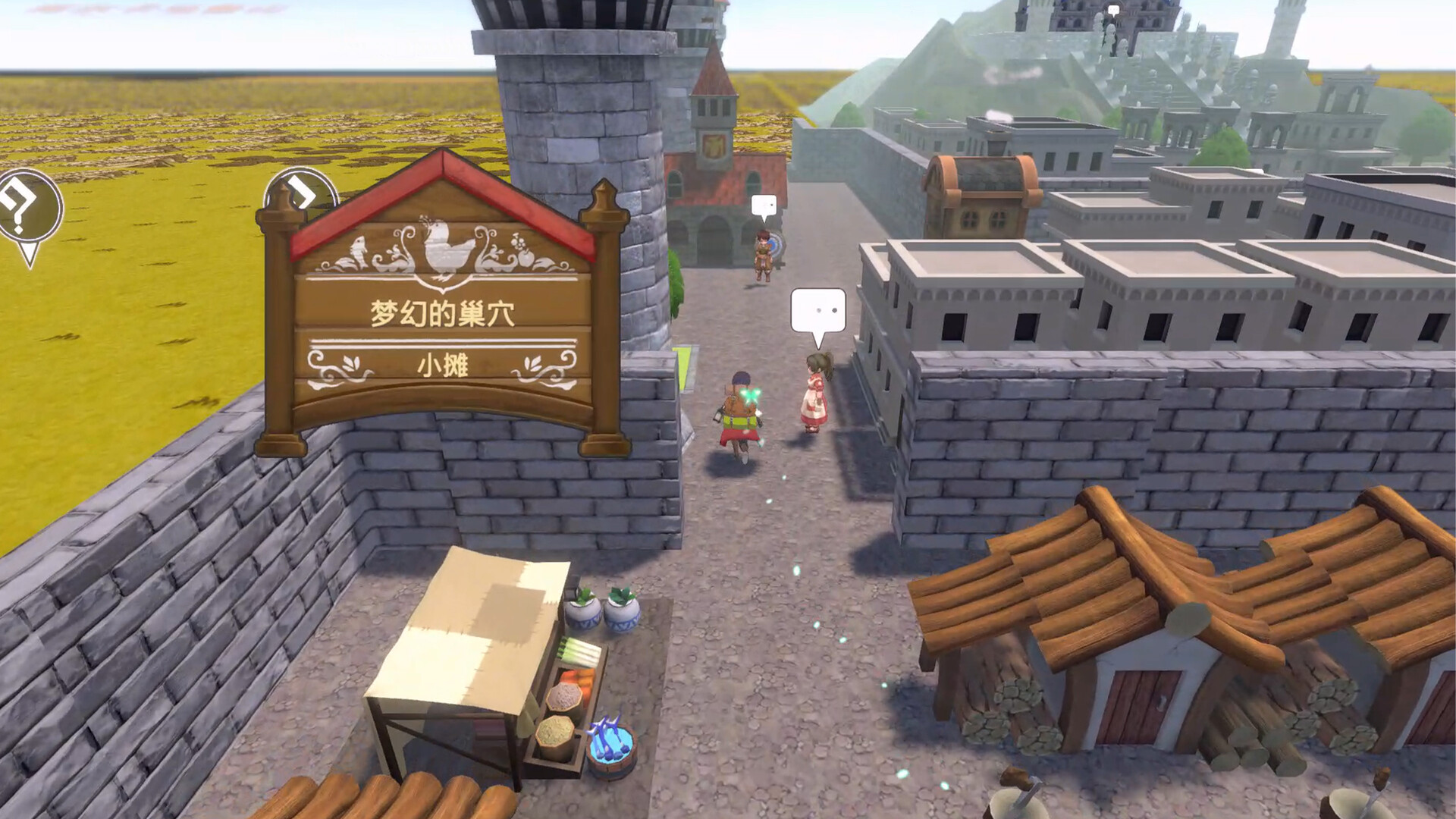The image size is (1456, 819).
Task: Open the ellipsis speech bubble above the girl
Action: 817,311
